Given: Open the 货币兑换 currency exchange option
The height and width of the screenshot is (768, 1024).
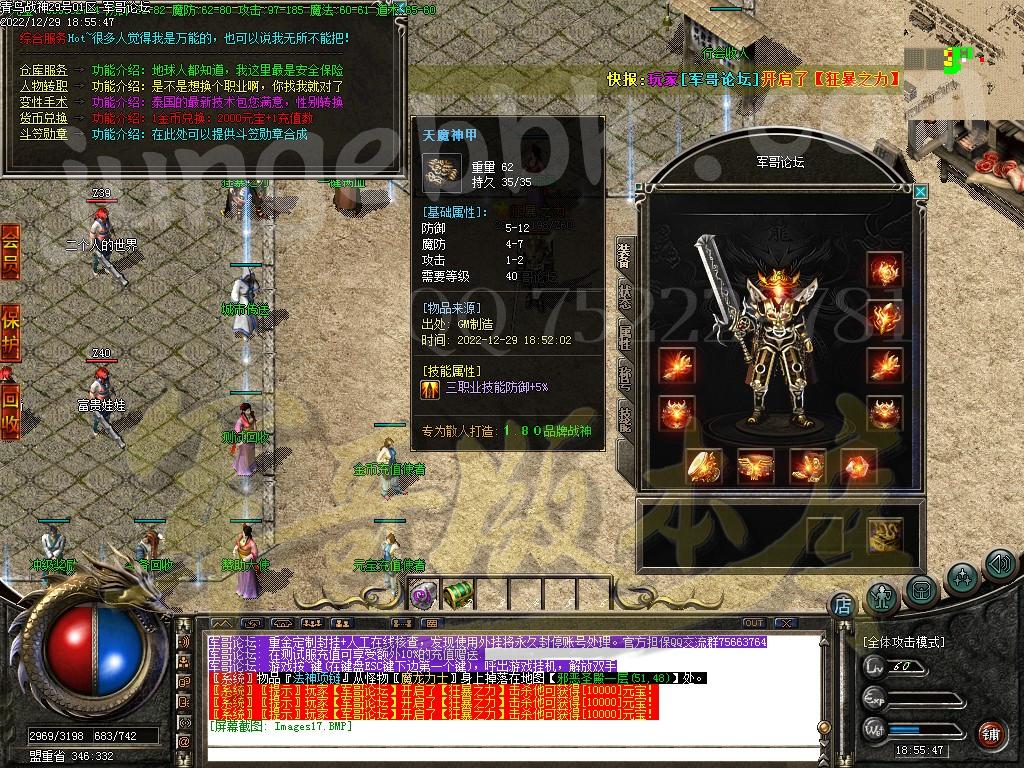Looking at the screenshot, I should tap(44, 118).
